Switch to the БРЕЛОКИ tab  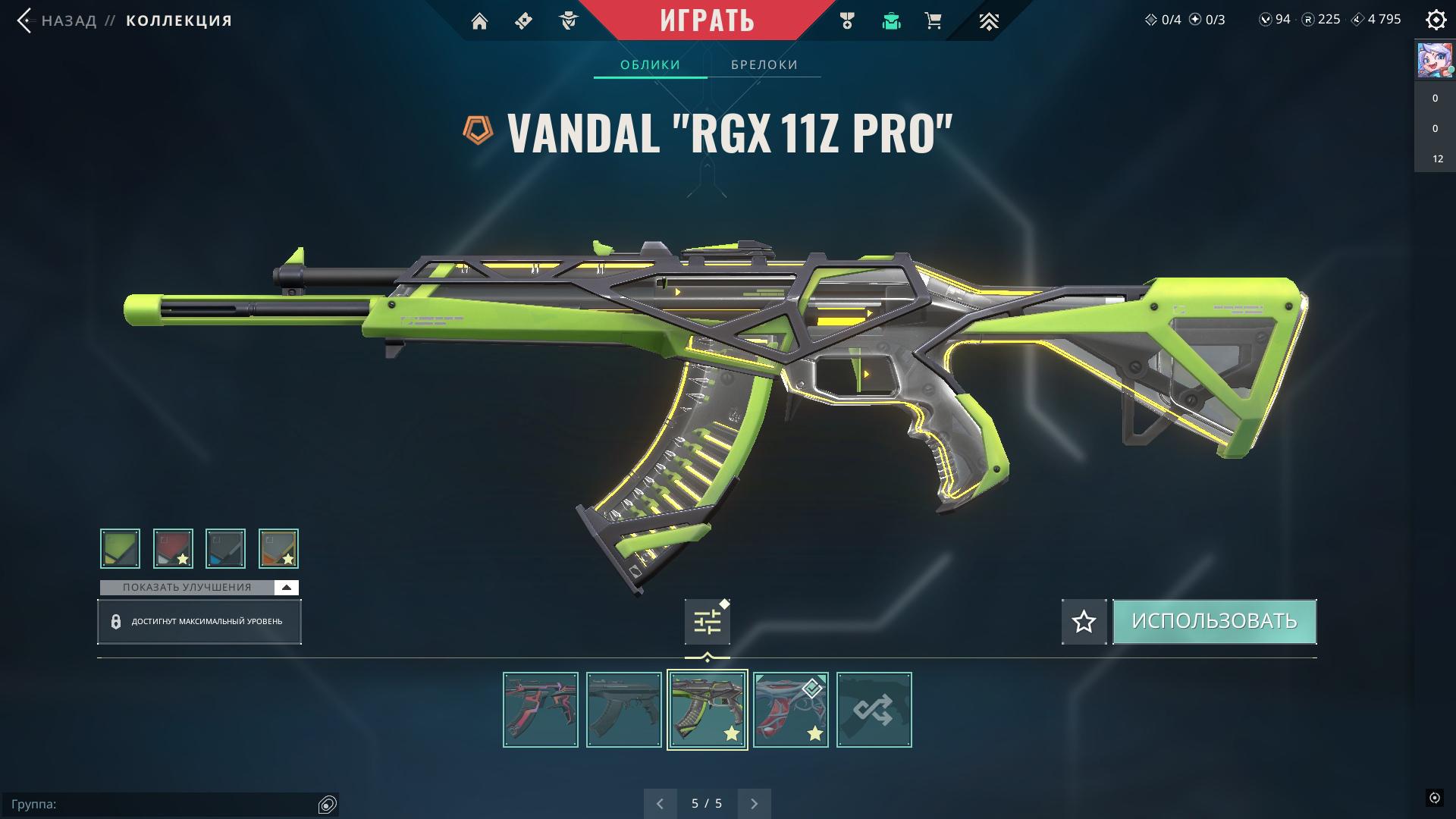point(764,64)
